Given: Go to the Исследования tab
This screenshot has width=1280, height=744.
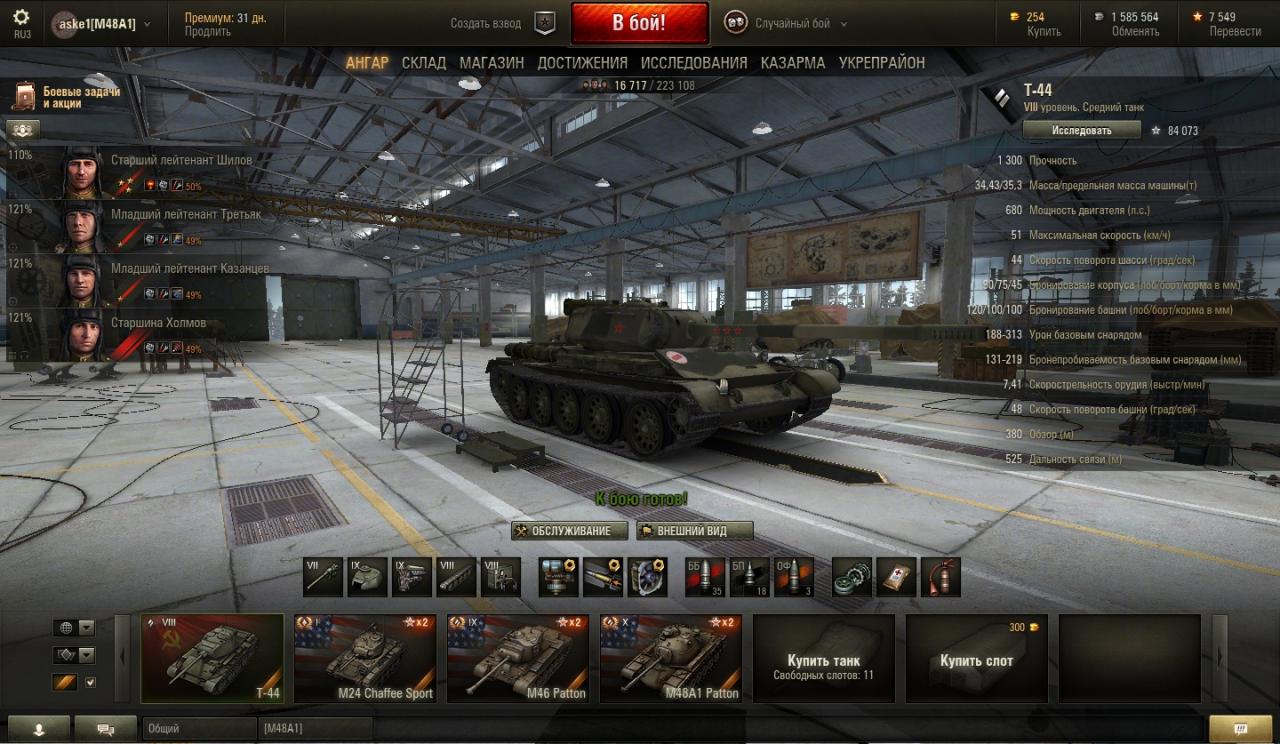Looking at the screenshot, I should [x=694, y=62].
